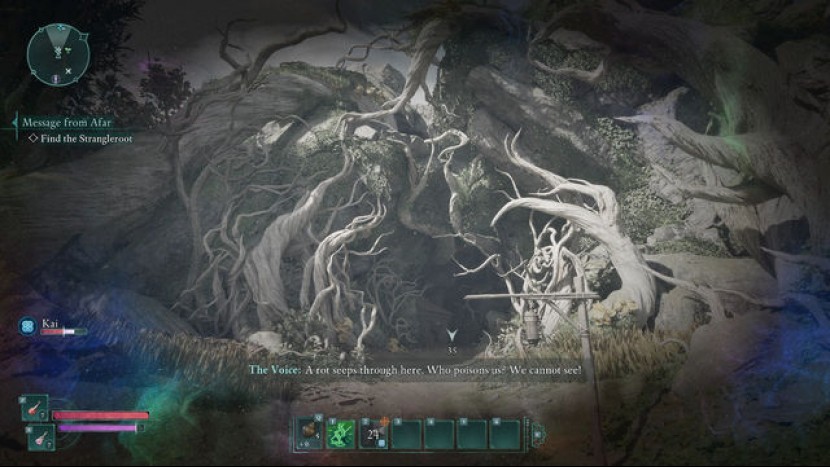Viewport: 830px width, 467px height.
Task: Use the food pouch hotbar item
Action: pos(308,433)
